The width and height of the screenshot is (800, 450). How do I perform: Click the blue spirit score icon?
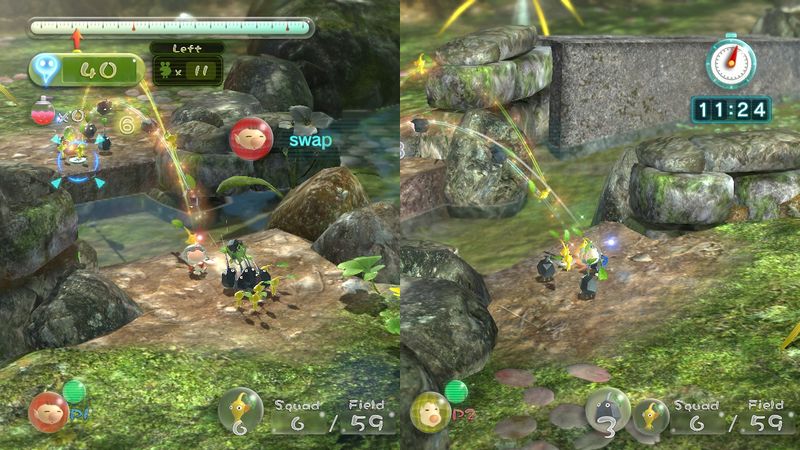click(x=46, y=70)
